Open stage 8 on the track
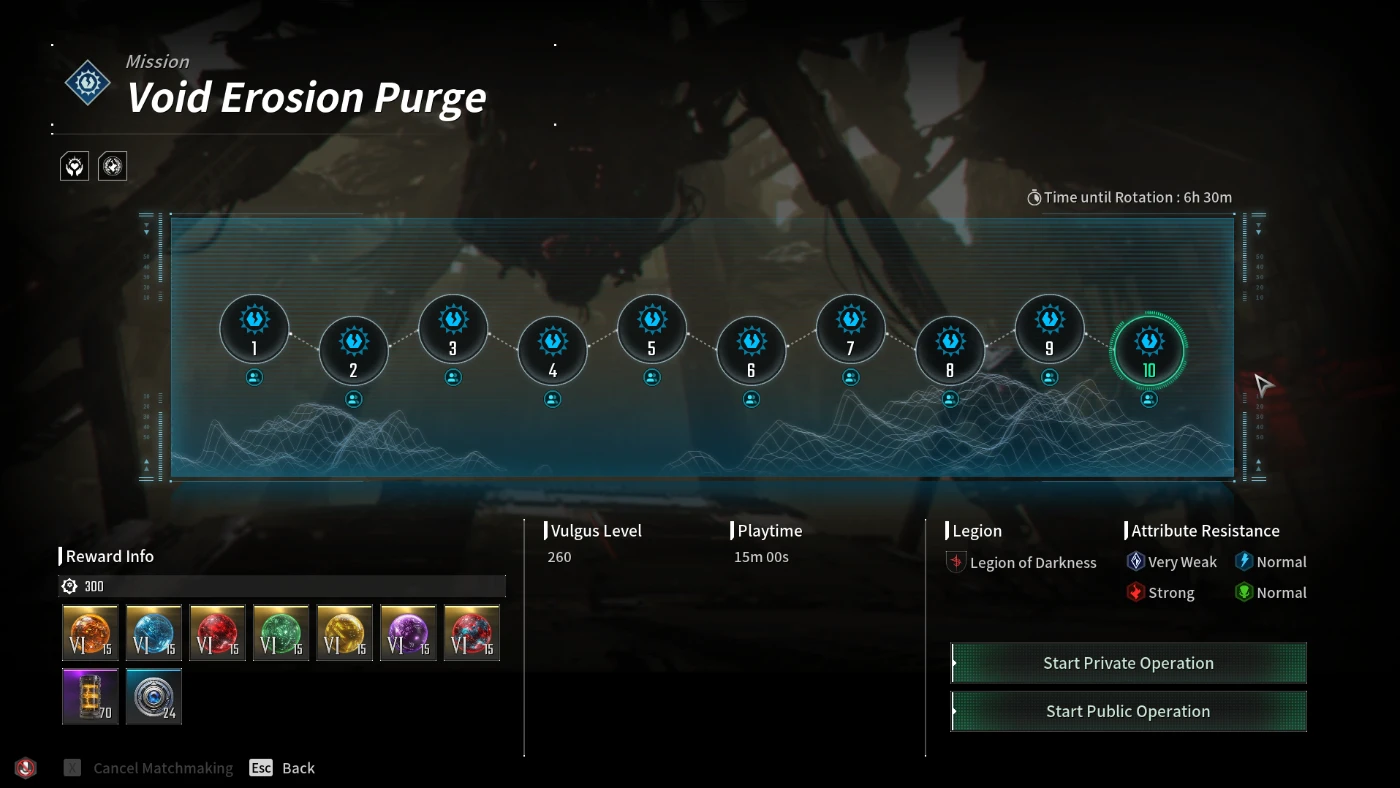The height and width of the screenshot is (788, 1400). 950,350
